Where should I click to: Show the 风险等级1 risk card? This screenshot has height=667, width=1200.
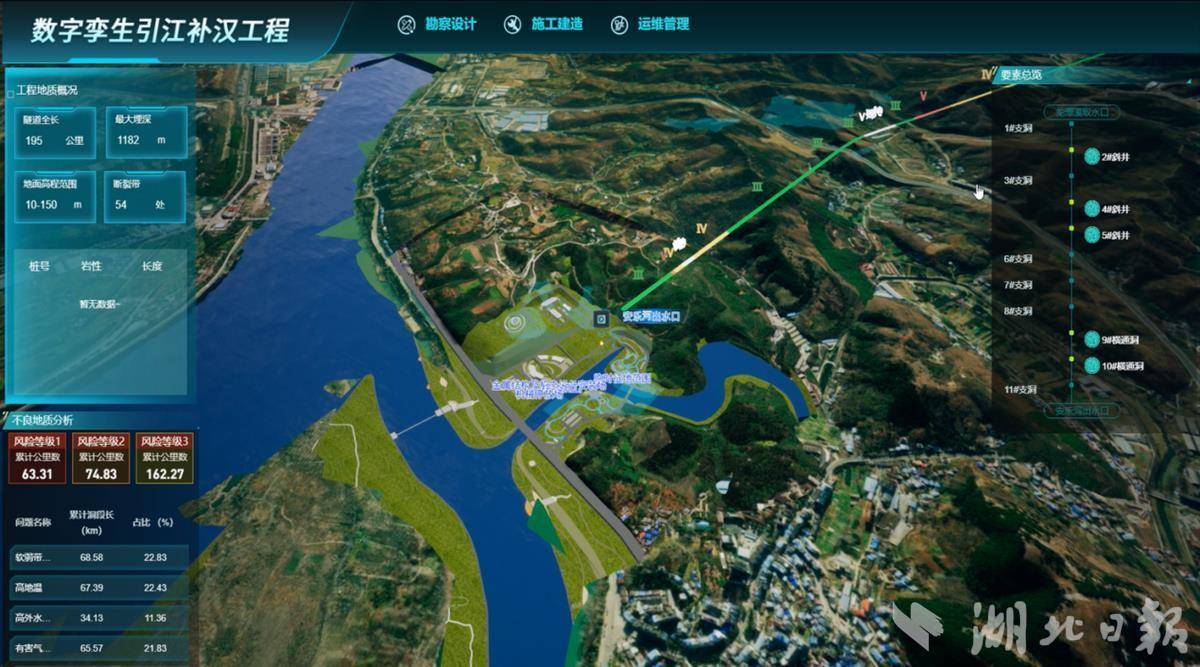tap(37, 457)
